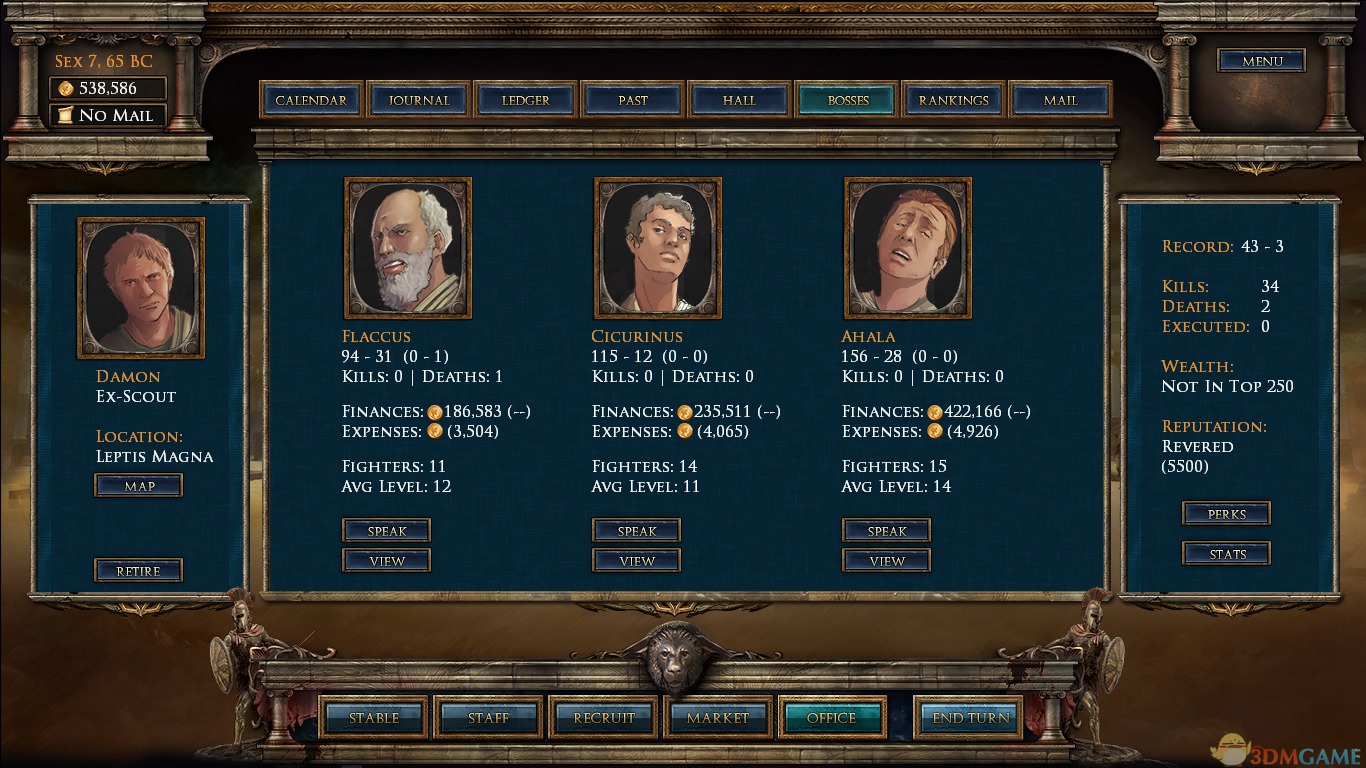
Task: View the Rankings tab
Action: [954, 100]
